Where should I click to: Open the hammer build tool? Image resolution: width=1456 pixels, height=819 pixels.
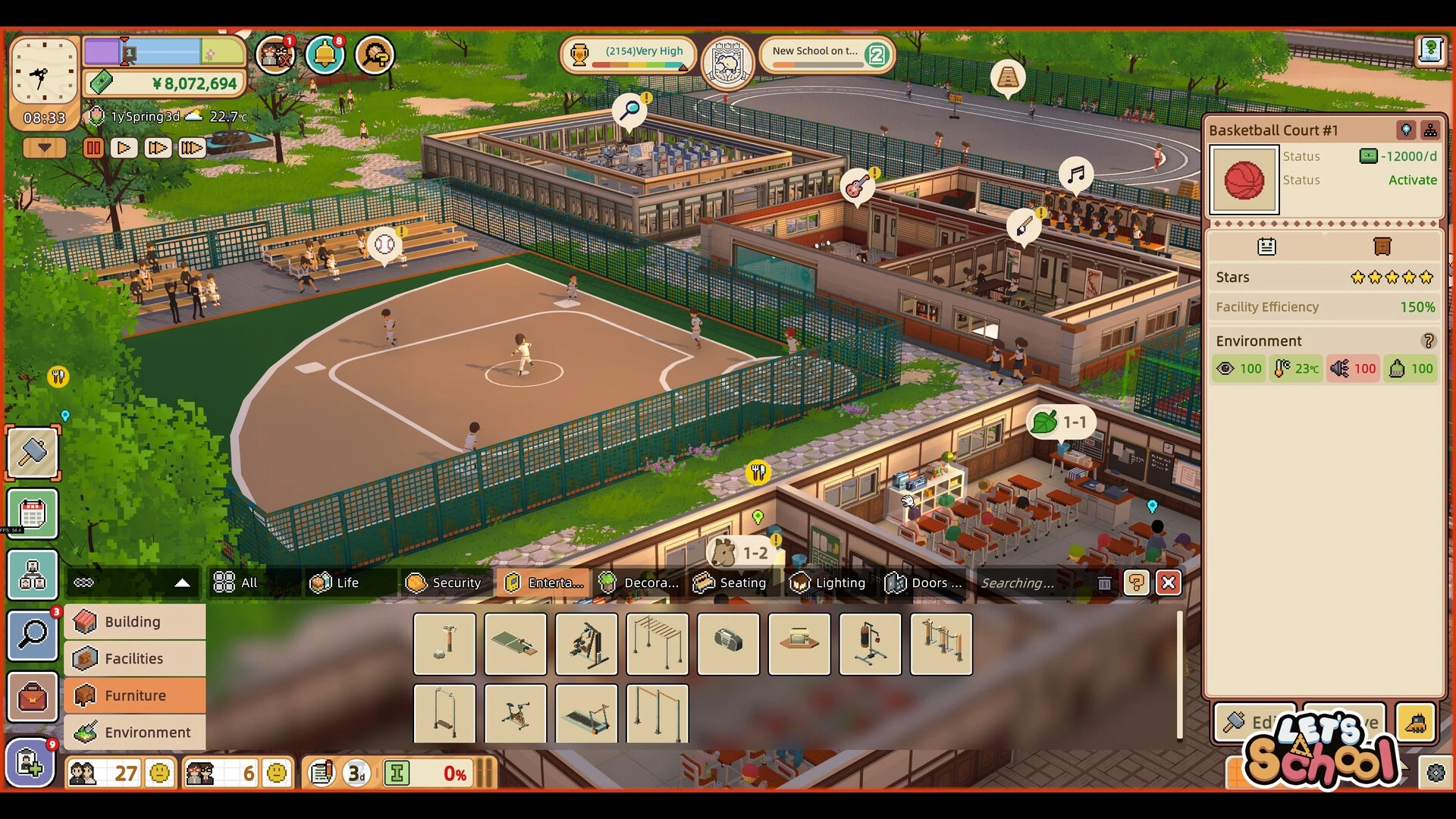(33, 453)
